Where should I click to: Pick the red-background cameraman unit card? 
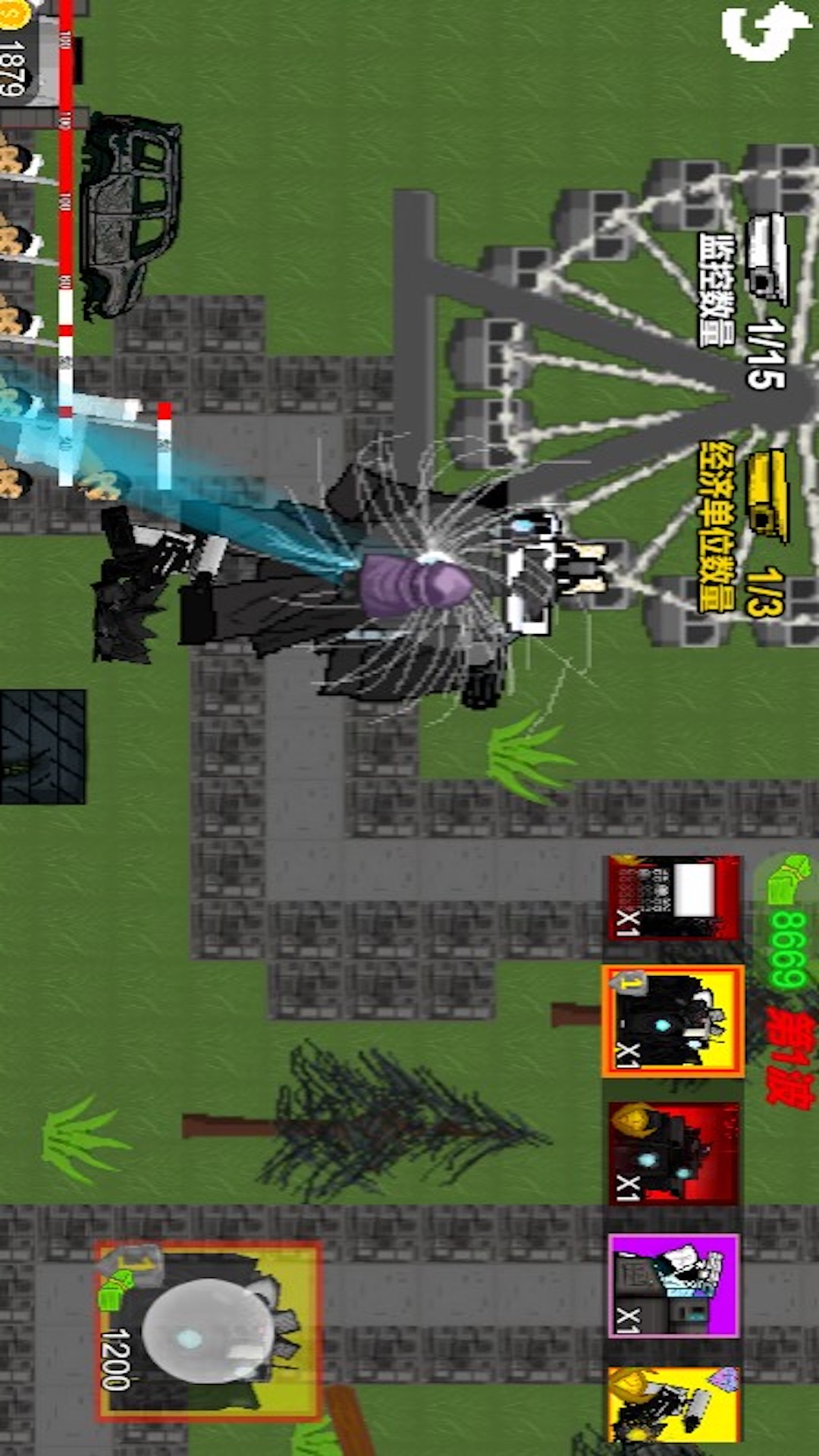673,1153
